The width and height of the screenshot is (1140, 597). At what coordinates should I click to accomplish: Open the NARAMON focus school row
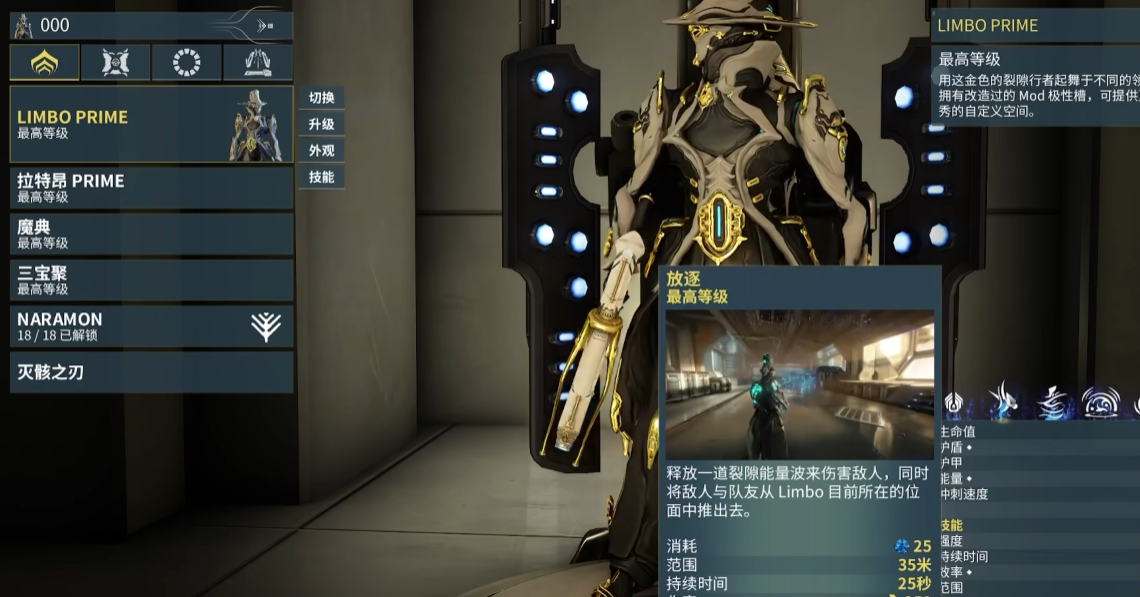[x=151, y=326]
